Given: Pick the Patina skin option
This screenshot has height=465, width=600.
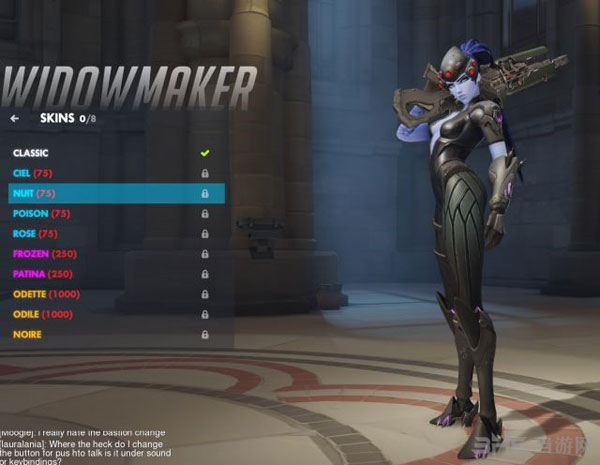Looking at the screenshot, I should 43,274.
